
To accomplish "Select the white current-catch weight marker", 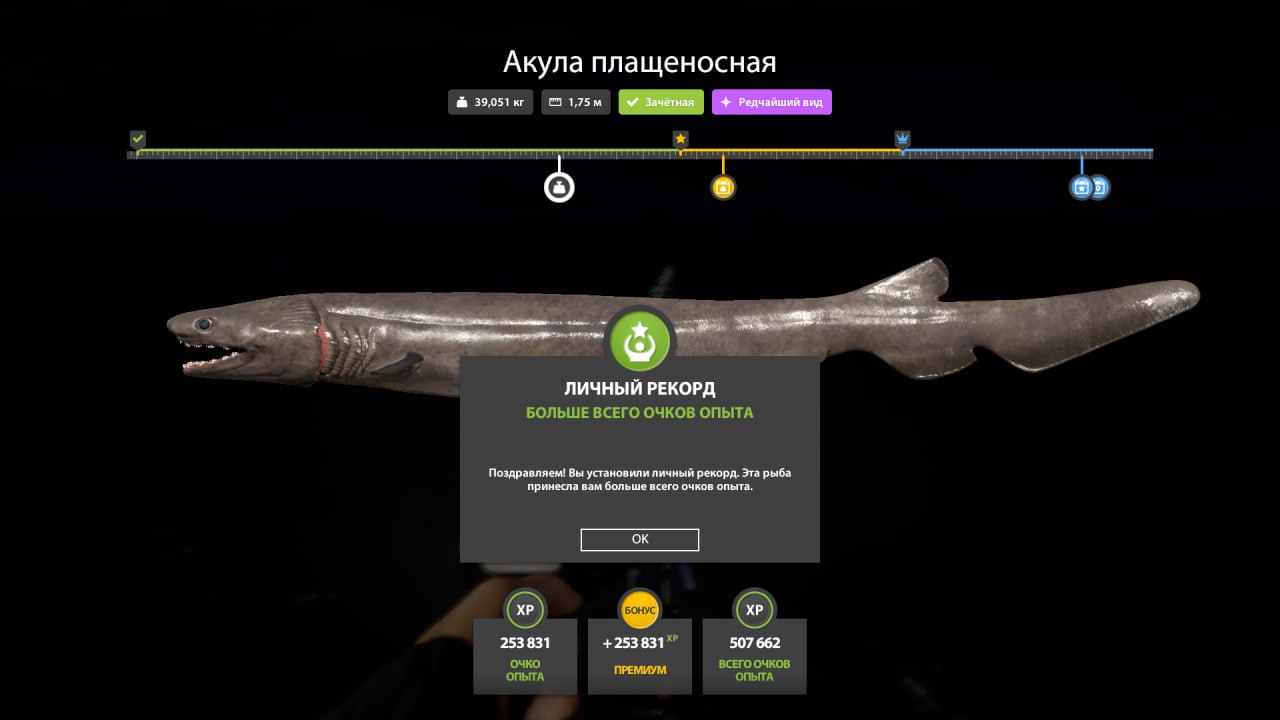I will 559,187.
